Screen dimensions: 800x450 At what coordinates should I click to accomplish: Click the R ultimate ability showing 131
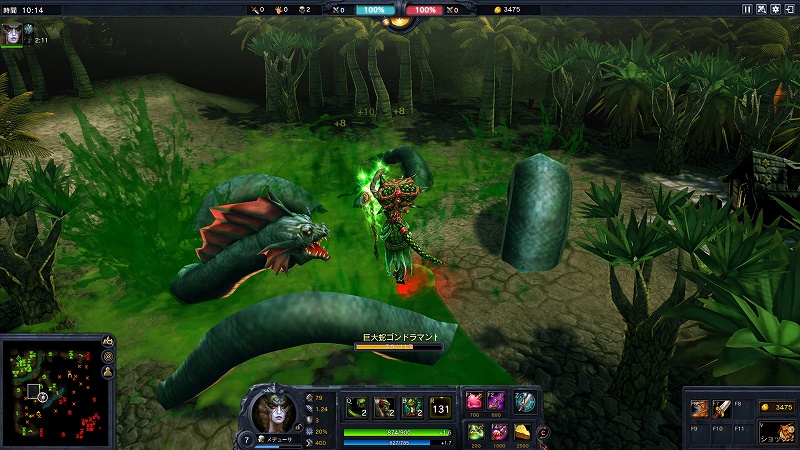440,406
